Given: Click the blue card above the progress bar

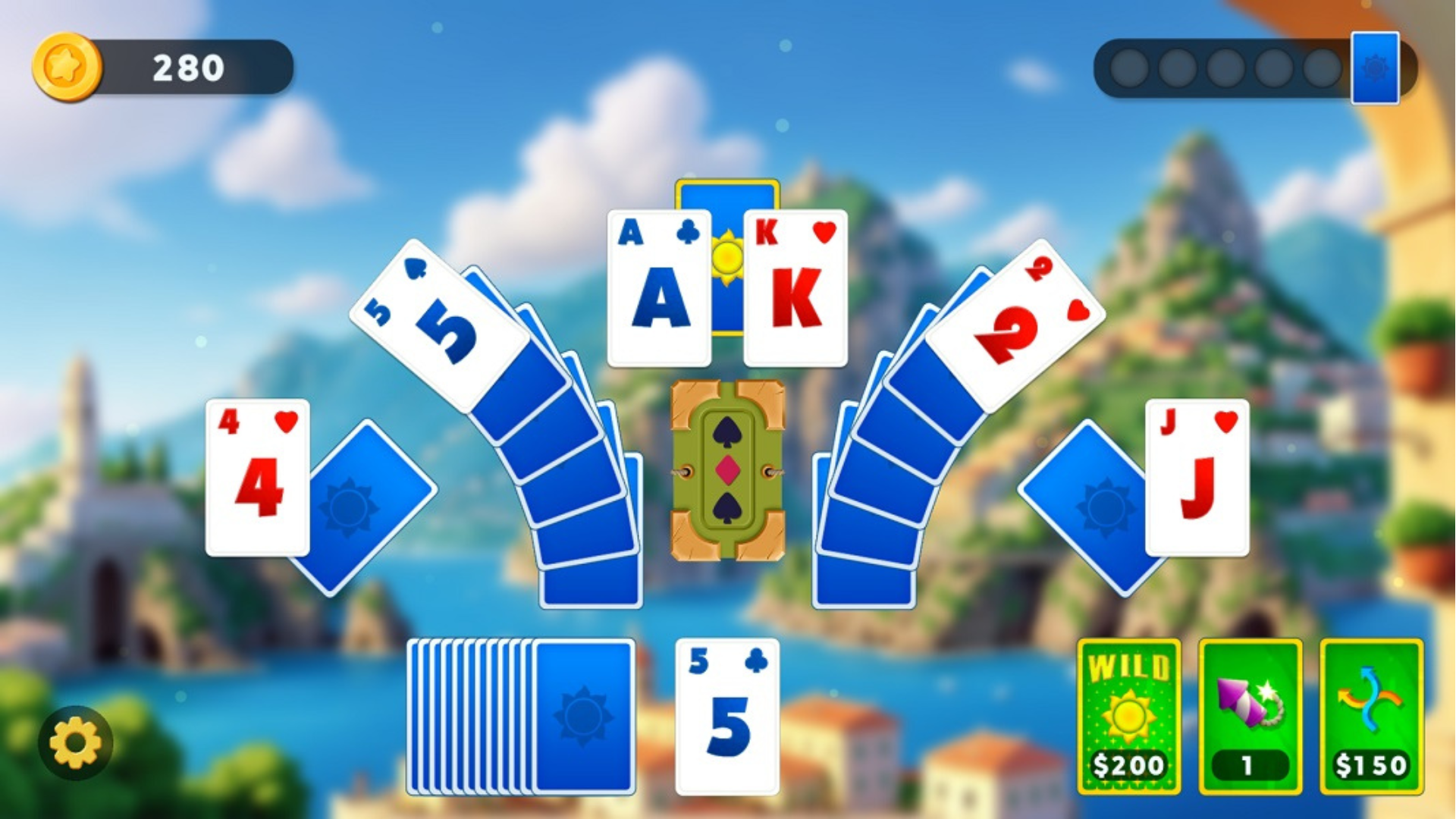Looking at the screenshot, I should (x=1376, y=68).
